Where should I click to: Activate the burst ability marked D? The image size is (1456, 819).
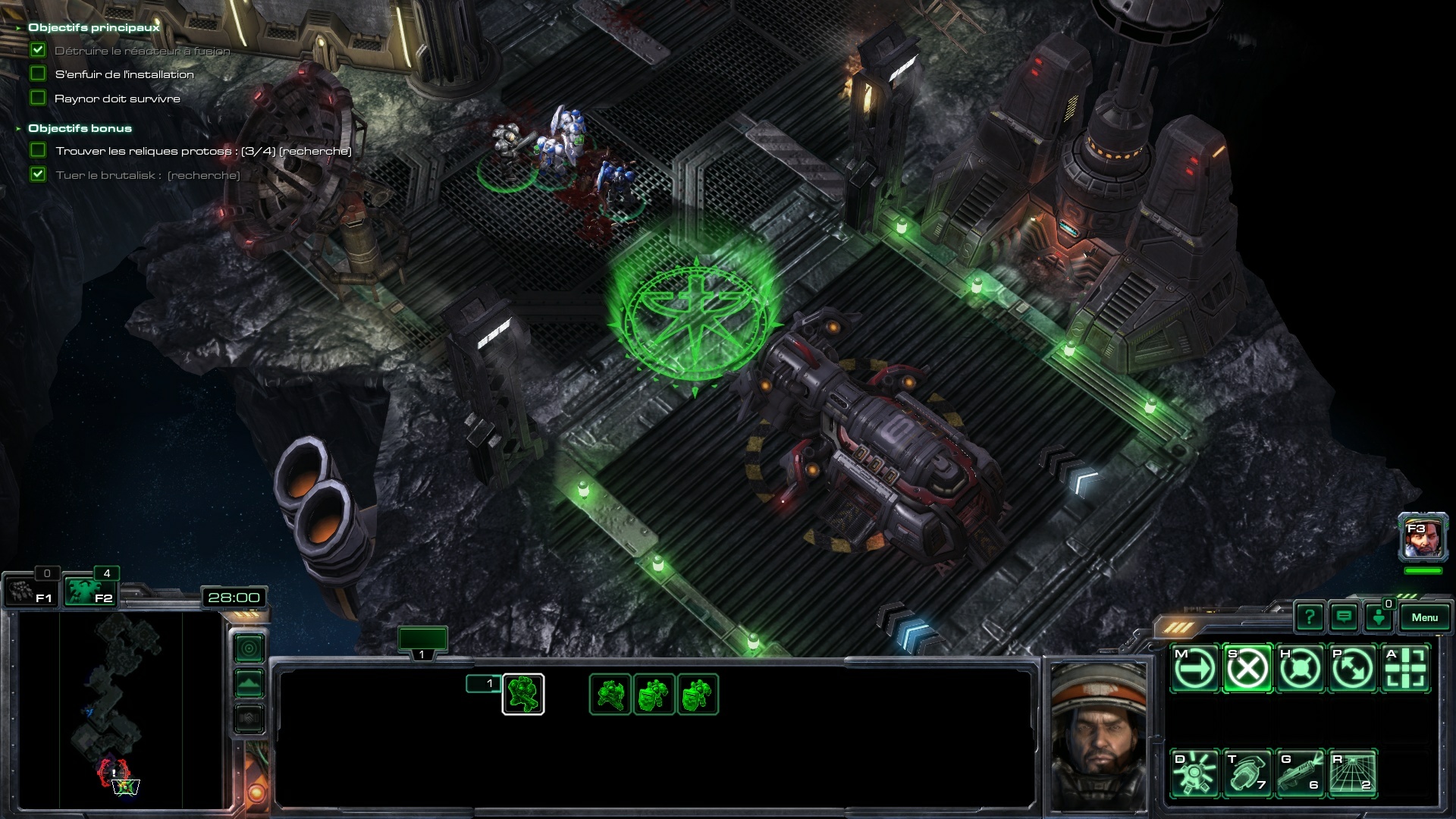pyautogui.click(x=1194, y=773)
